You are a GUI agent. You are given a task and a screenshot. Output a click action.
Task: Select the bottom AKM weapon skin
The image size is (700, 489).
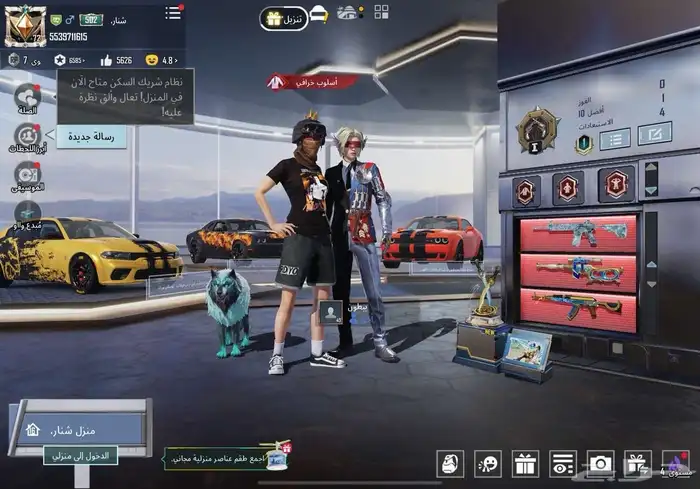578,305
